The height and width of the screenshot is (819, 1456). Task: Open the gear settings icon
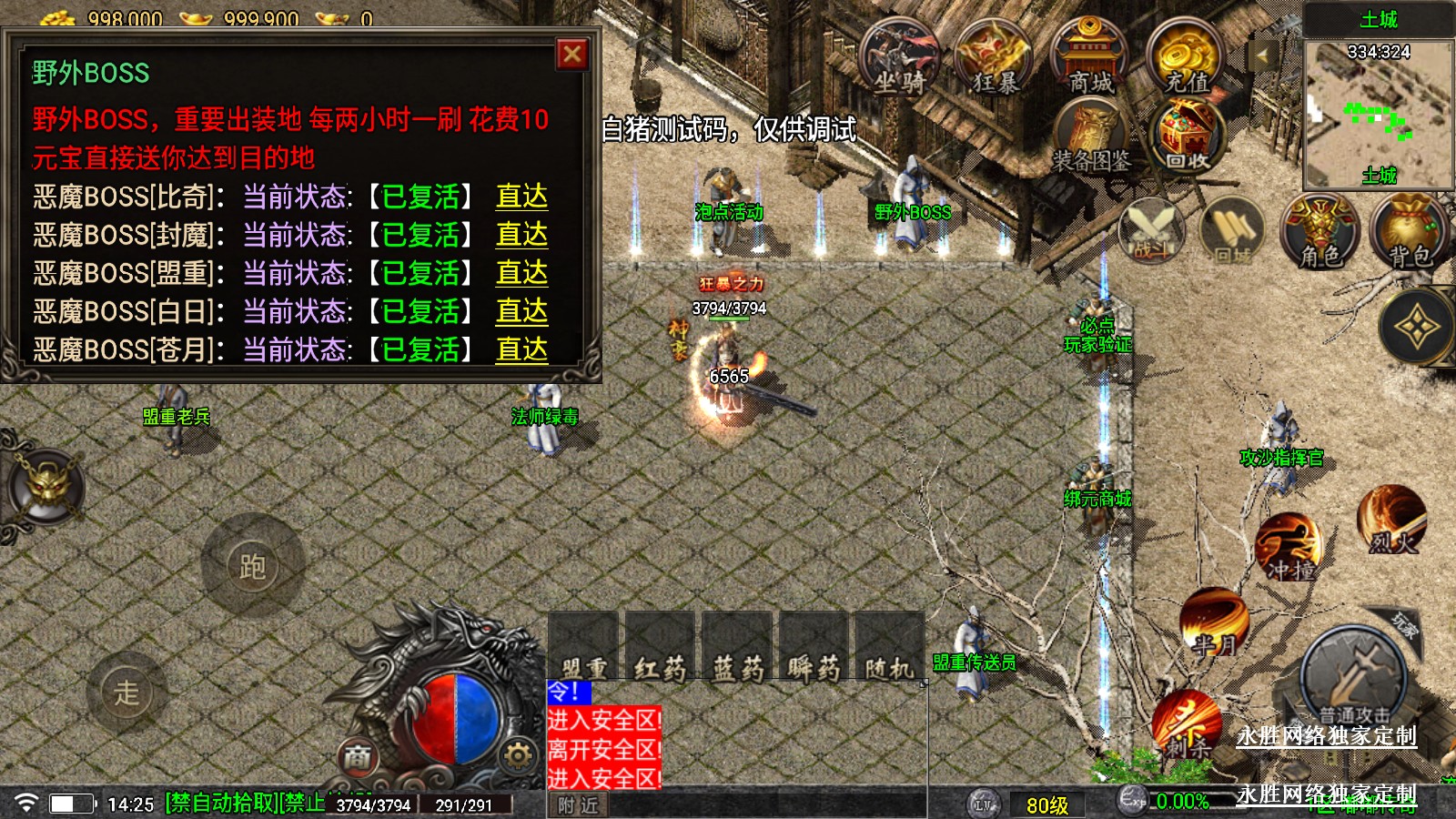(x=517, y=754)
